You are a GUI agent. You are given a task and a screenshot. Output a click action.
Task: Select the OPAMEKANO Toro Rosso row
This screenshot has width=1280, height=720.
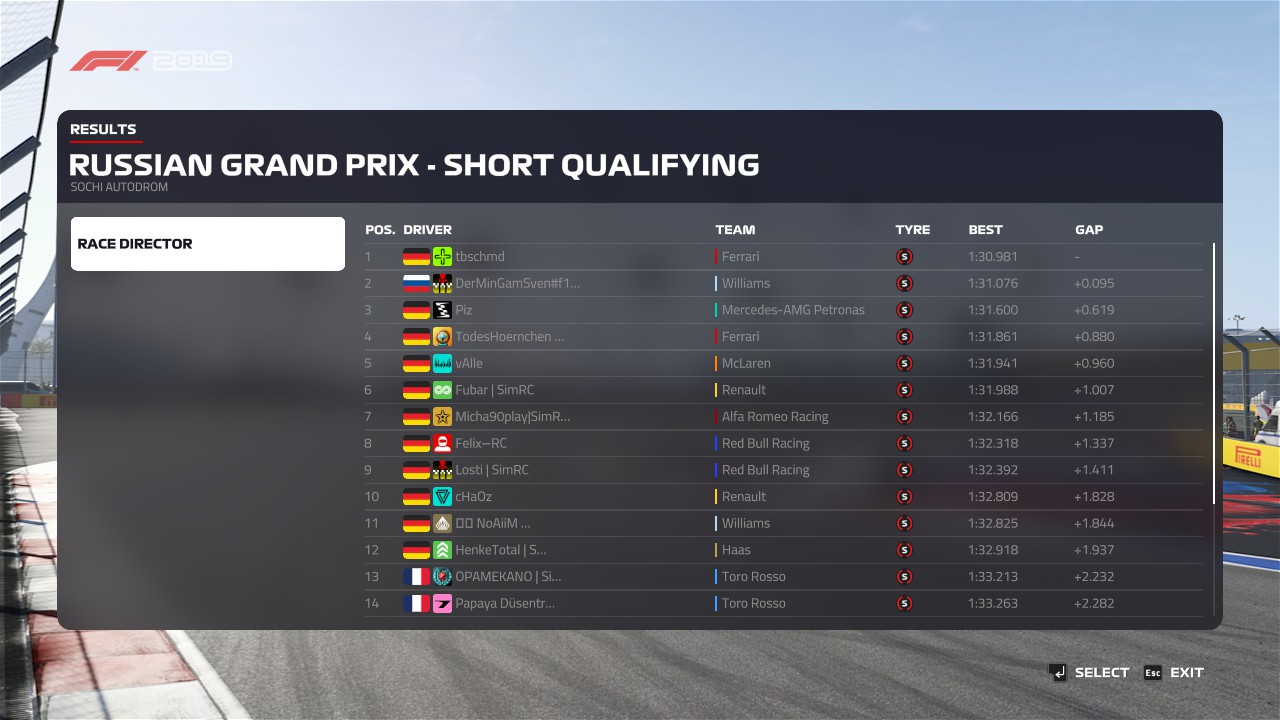[x=782, y=577]
